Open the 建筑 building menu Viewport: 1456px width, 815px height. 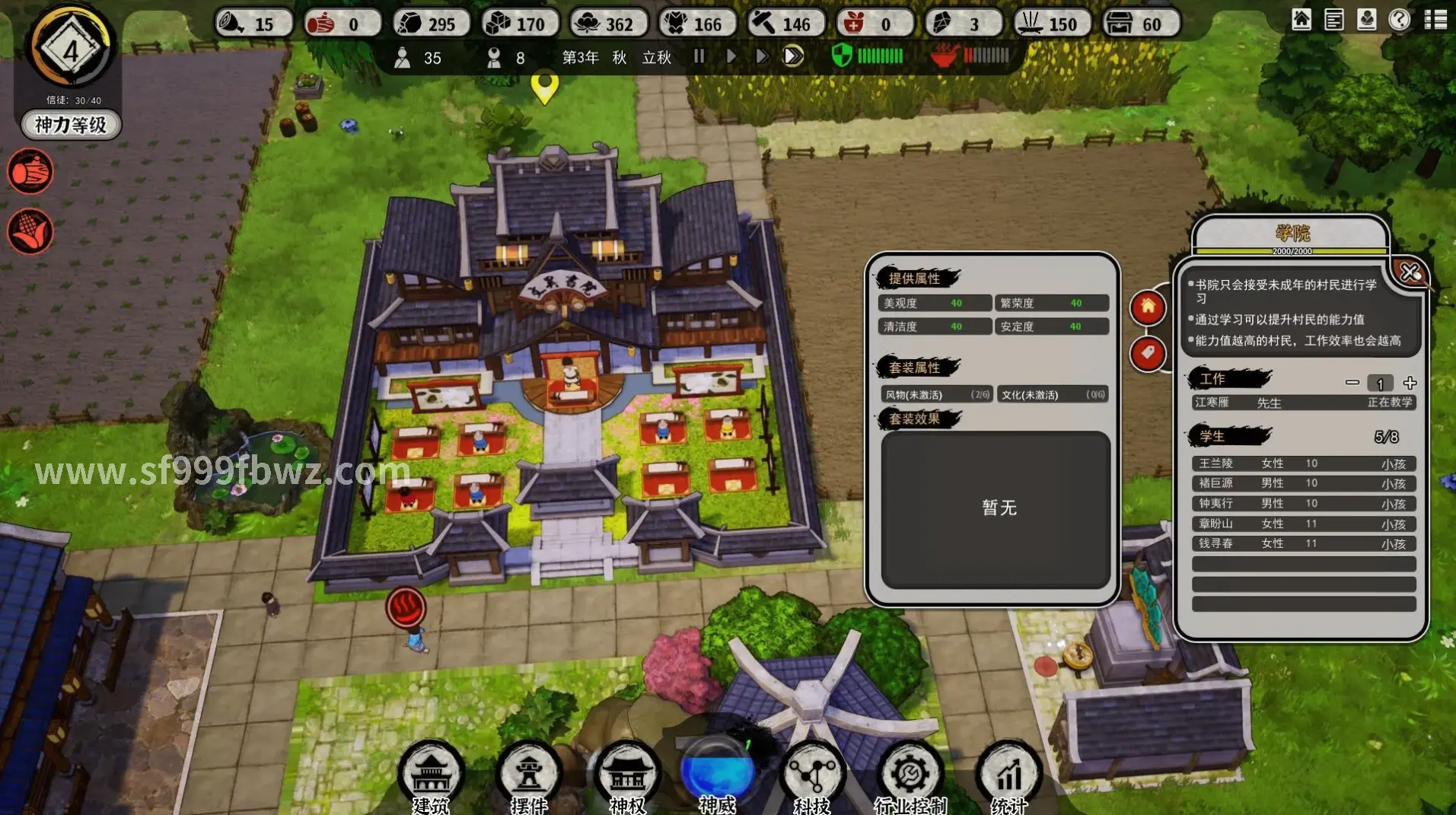(431, 776)
